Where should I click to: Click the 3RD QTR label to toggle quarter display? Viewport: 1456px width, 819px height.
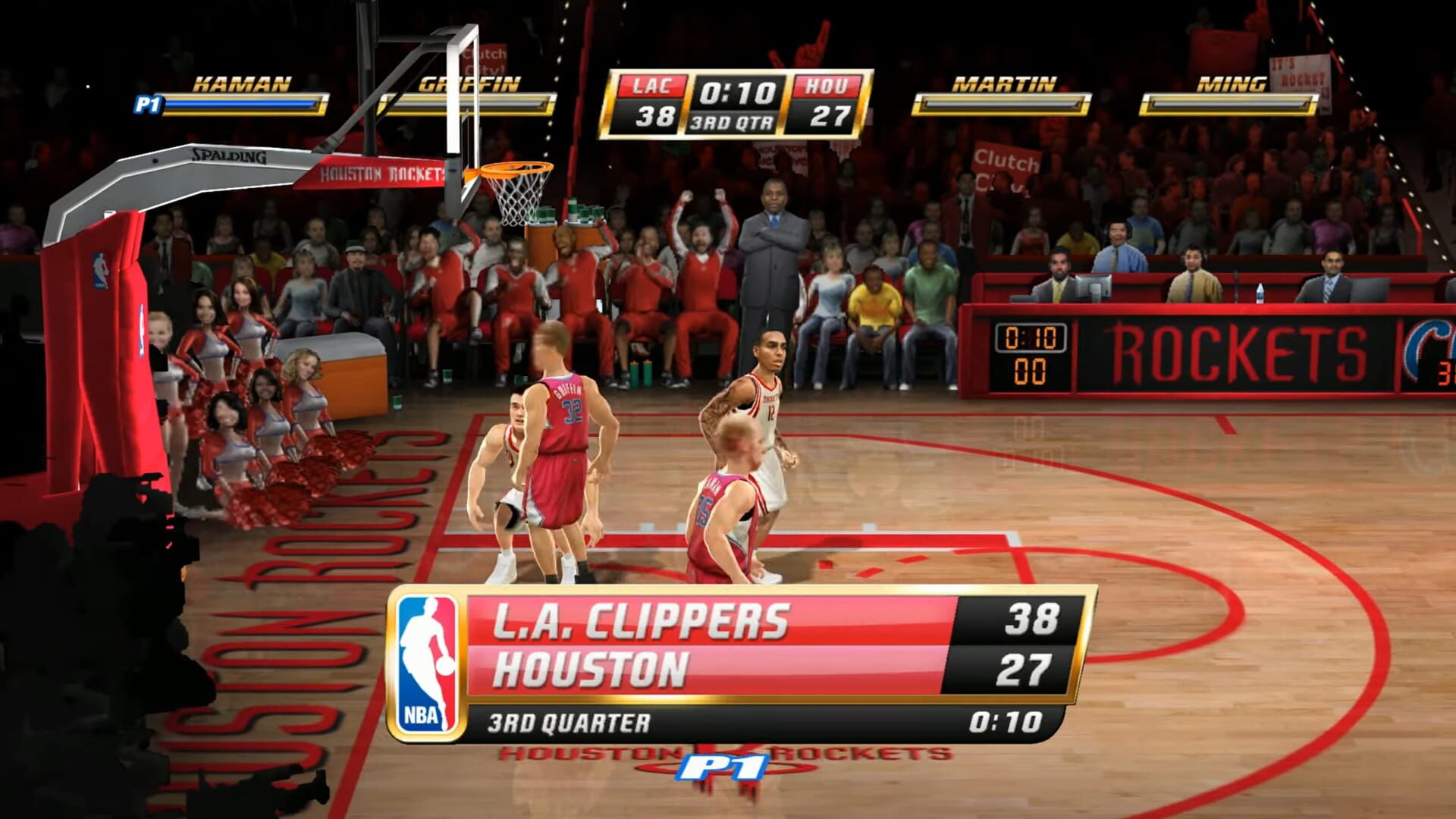click(730, 120)
